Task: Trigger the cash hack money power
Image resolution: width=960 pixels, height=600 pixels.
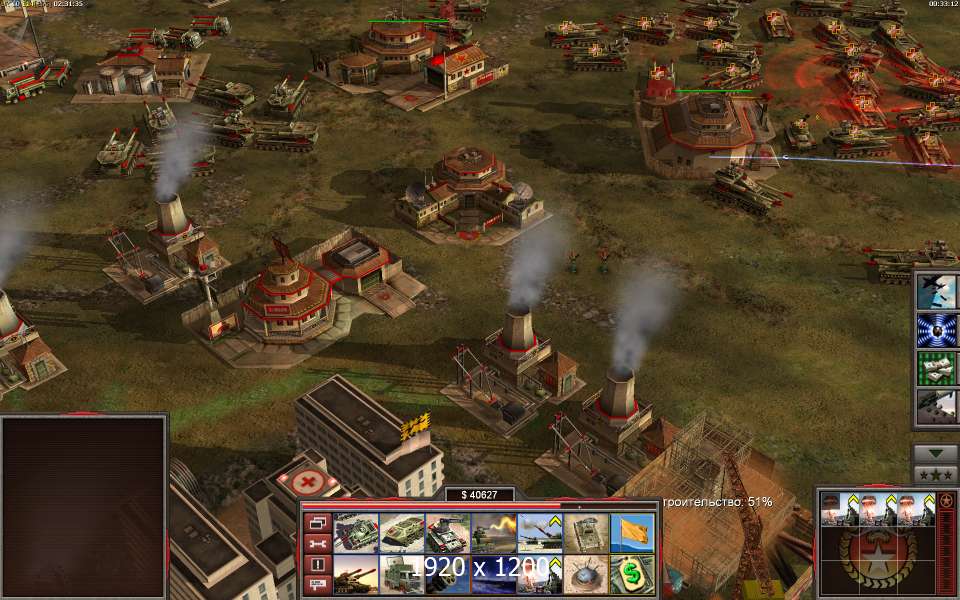Action: point(938,367)
